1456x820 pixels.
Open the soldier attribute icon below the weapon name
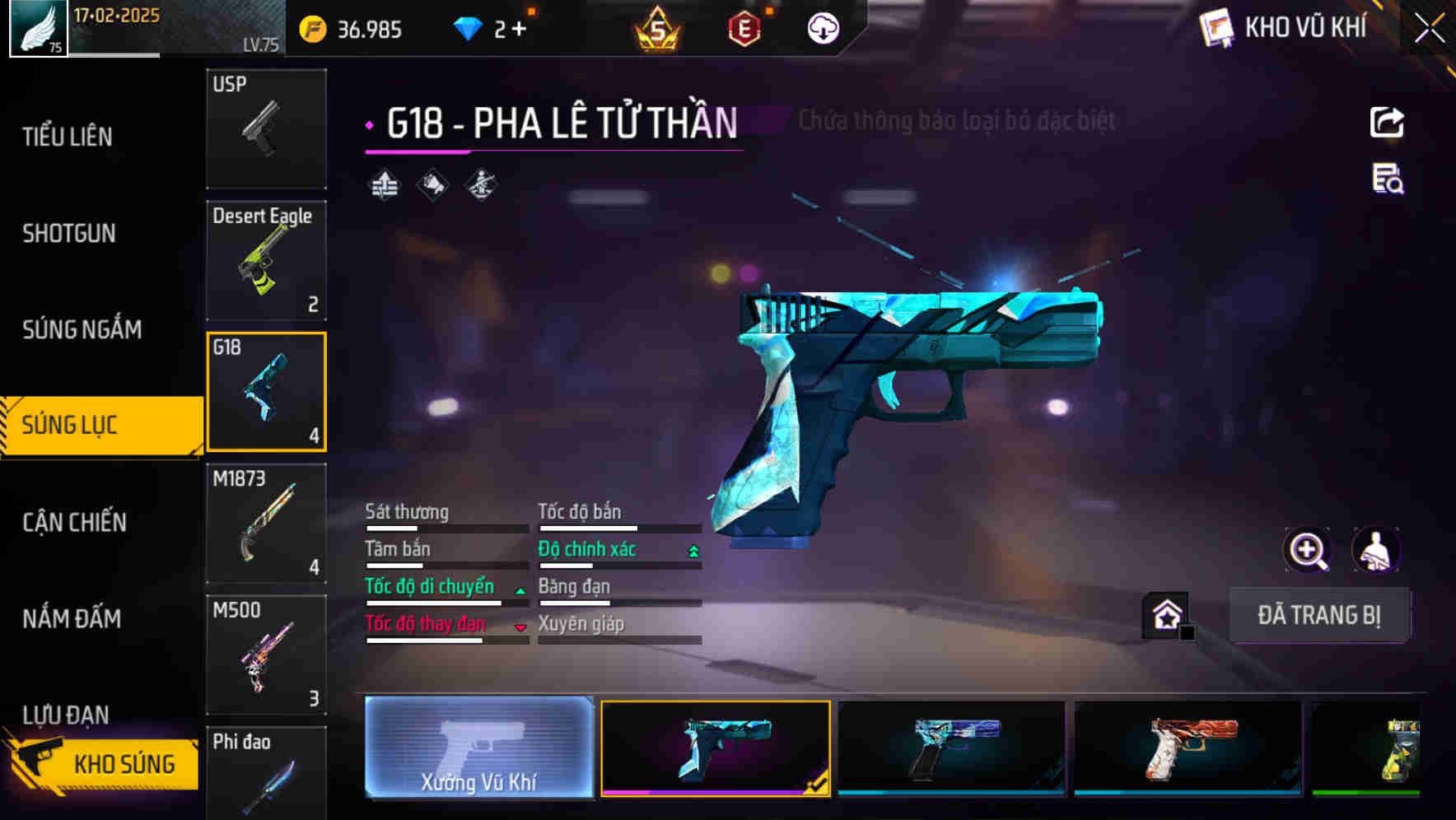[480, 183]
